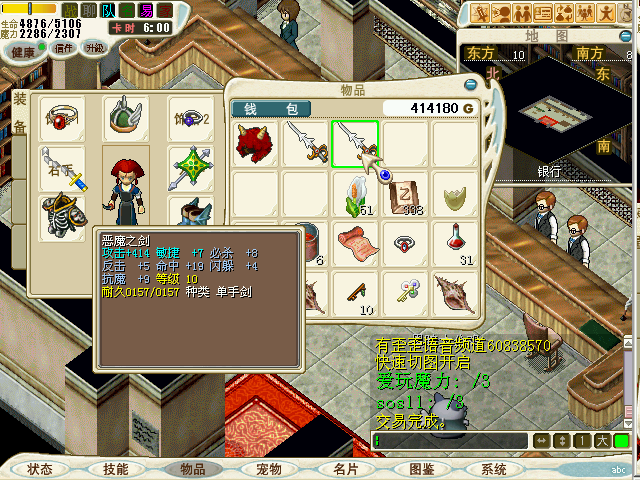The image size is (640, 480).
Task: Select the equipped red gem ring
Action: tap(62, 120)
